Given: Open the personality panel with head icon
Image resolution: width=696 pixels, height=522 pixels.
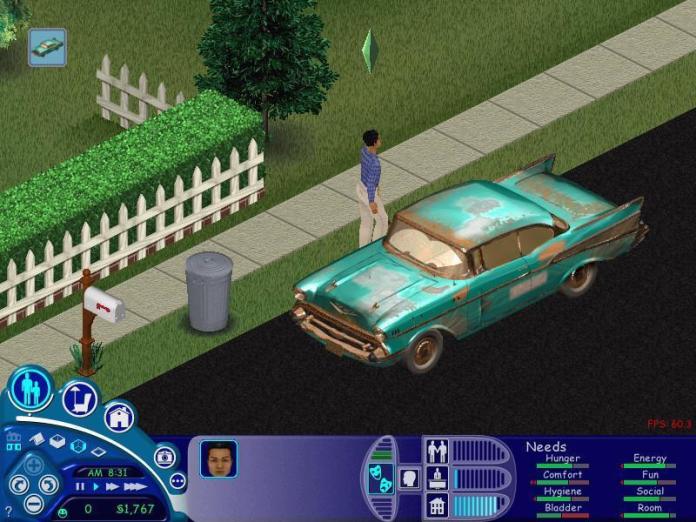Looking at the screenshot, I should click(409, 479).
